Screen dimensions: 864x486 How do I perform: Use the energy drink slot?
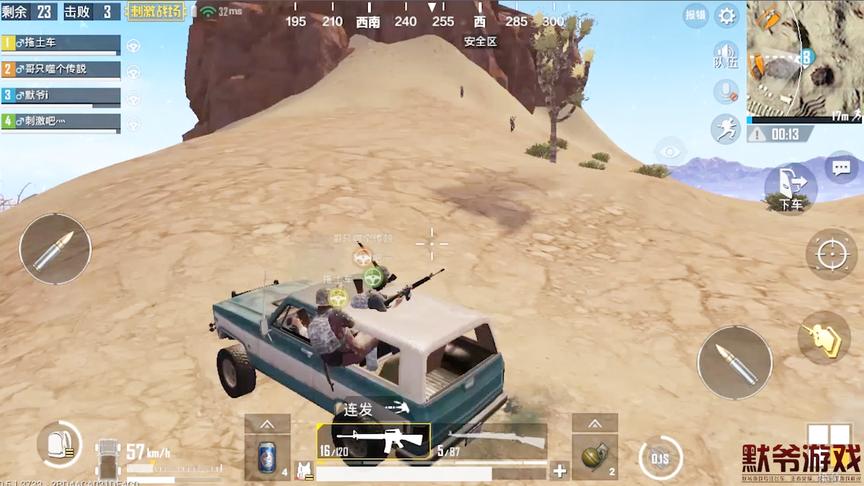[267, 457]
